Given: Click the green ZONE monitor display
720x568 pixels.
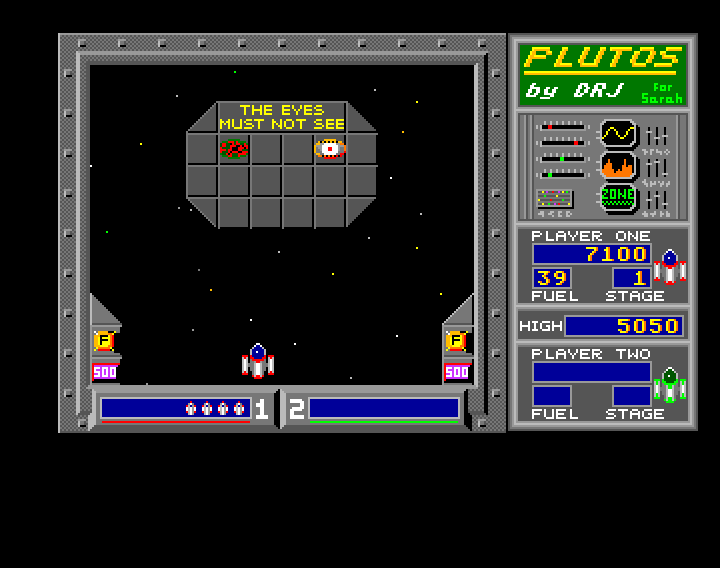Looking at the screenshot, I should pyautogui.click(x=618, y=198).
